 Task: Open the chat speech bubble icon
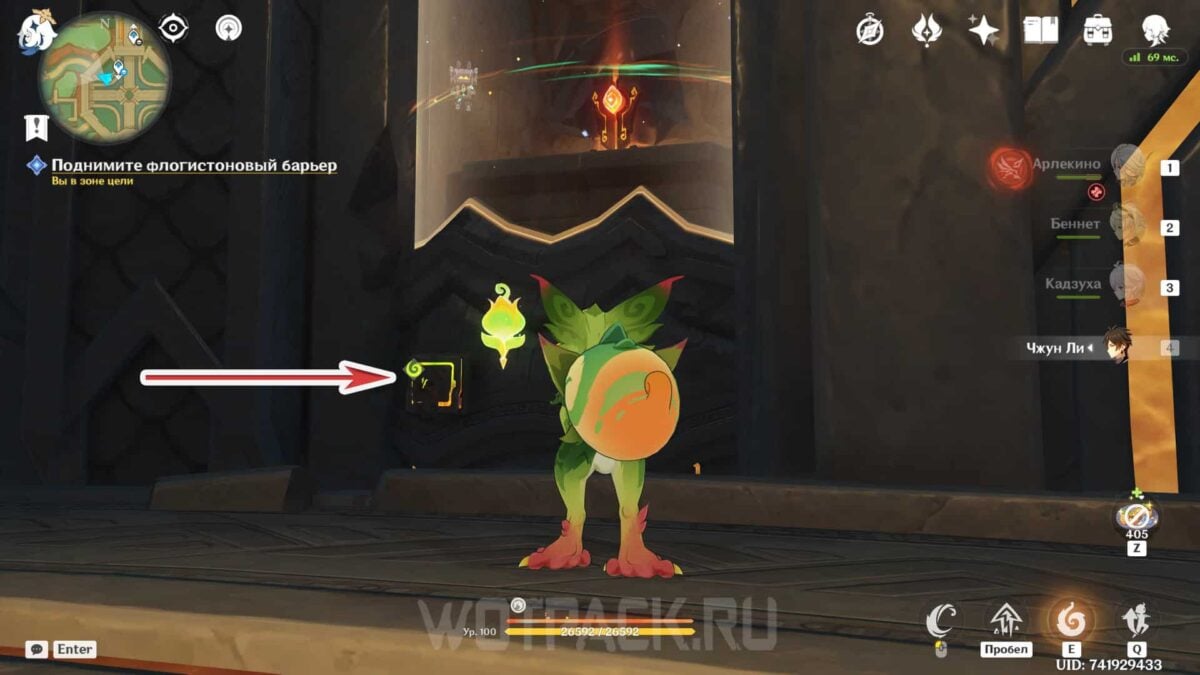click(37, 649)
